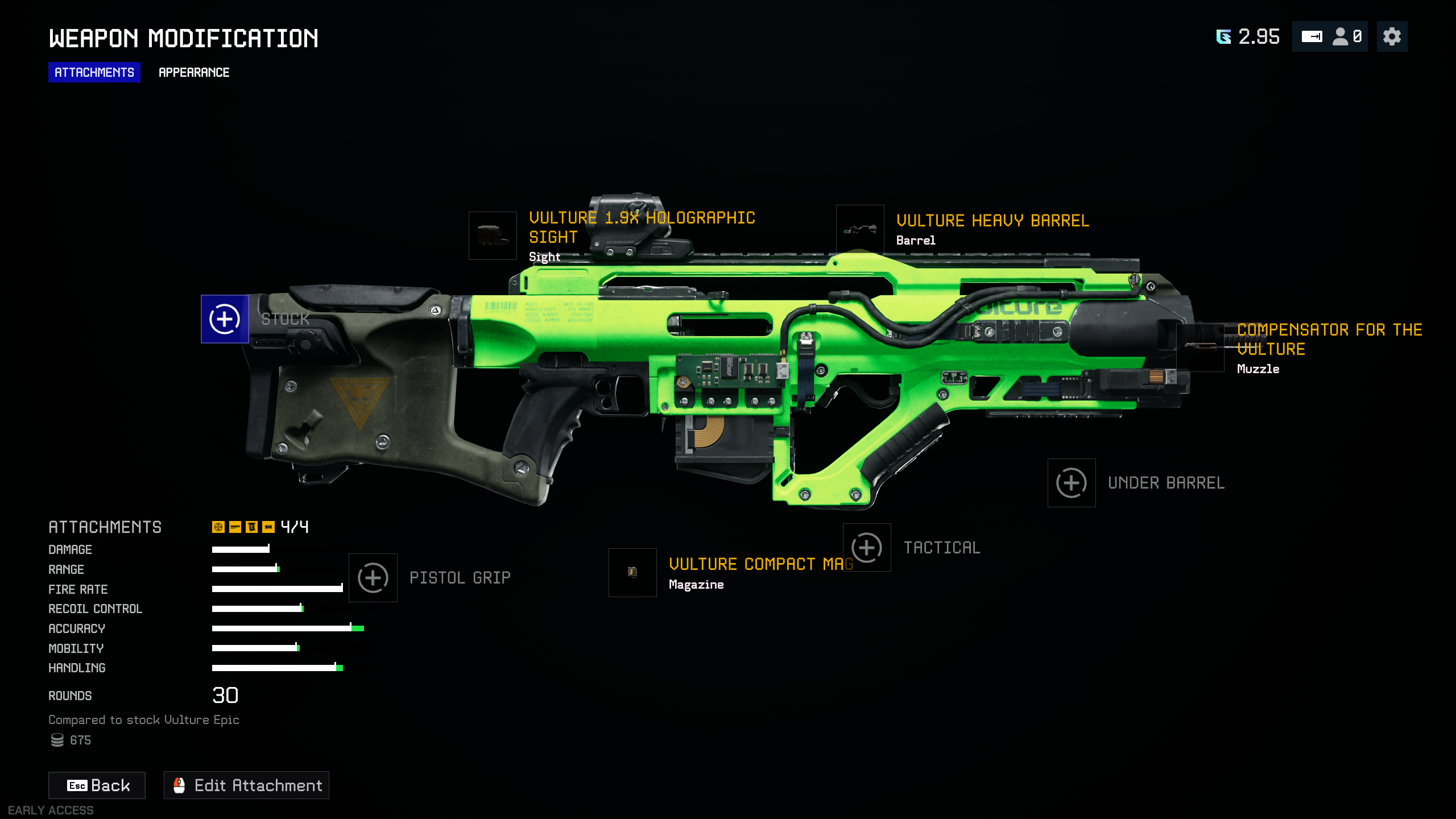Add a Stock attachment
The height and width of the screenshot is (819, 1456).
pos(225,319)
